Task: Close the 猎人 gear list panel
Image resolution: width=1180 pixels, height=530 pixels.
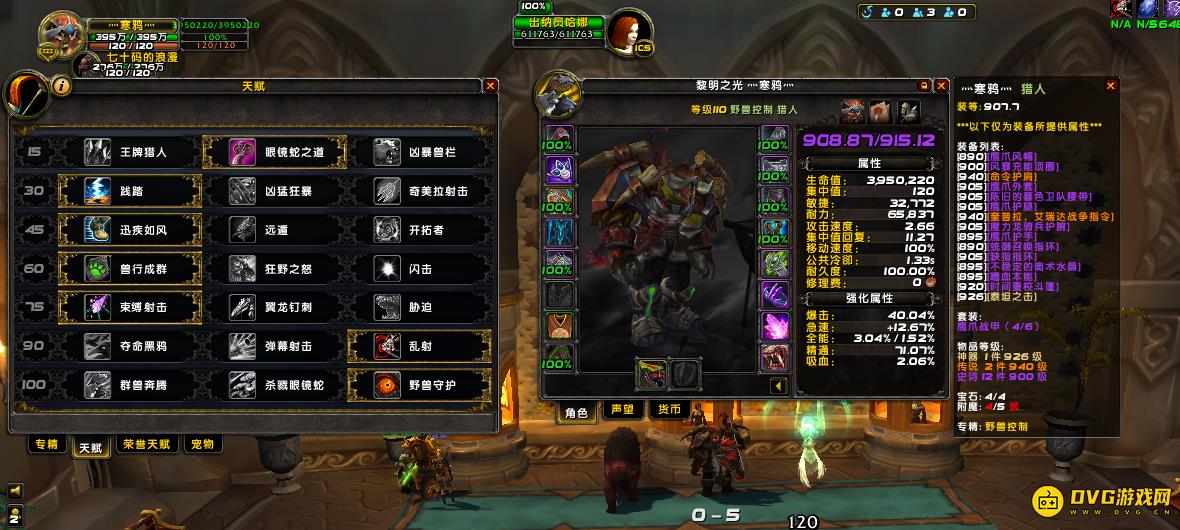Action: point(1109,86)
